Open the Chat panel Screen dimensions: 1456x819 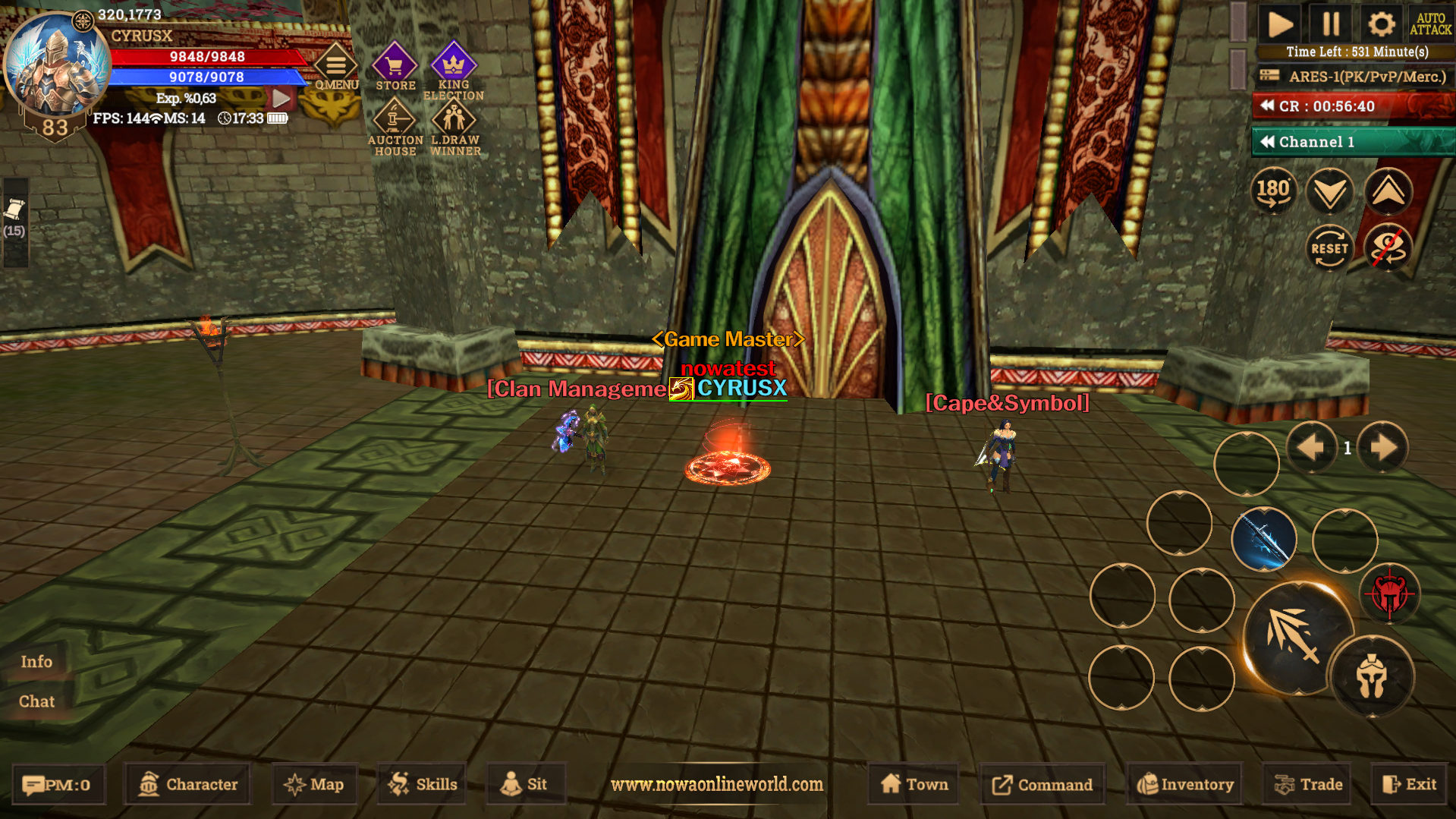[37, 701]
